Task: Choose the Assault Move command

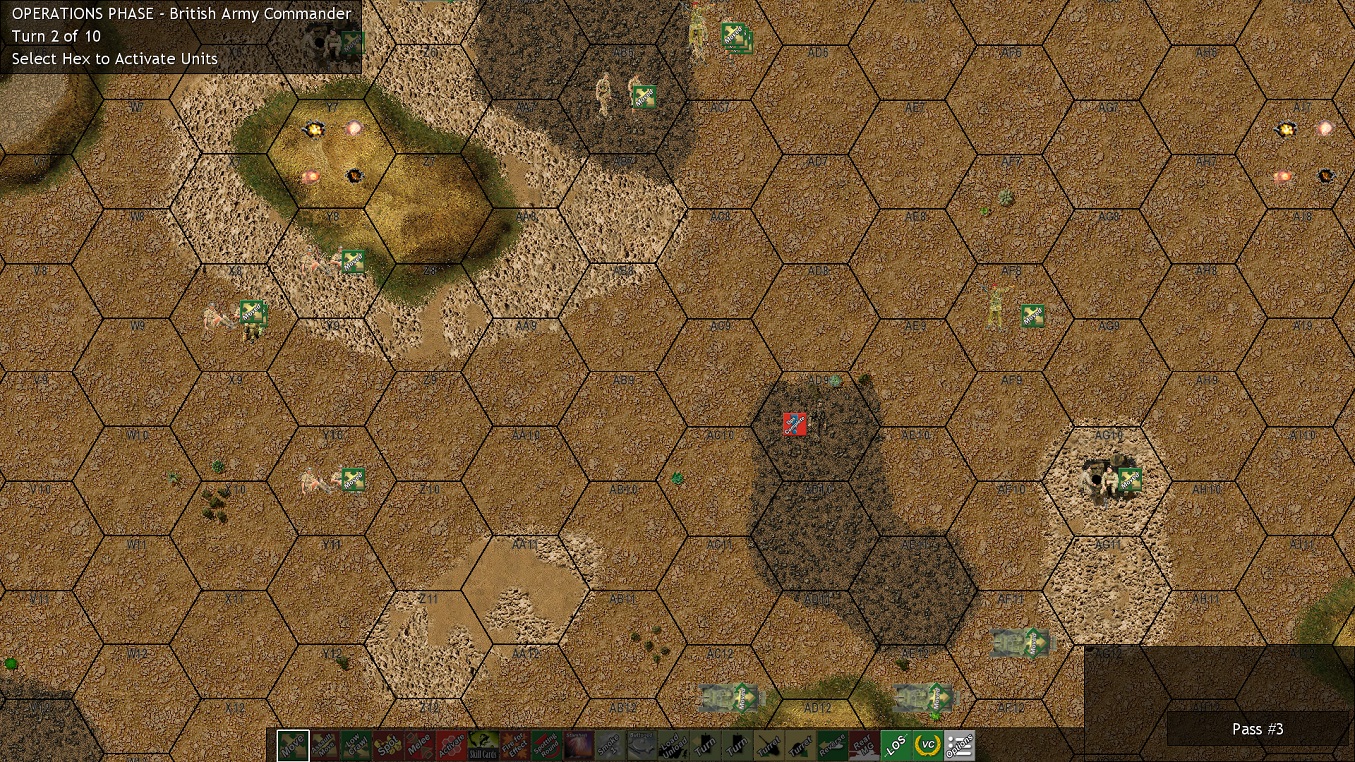Action: (x=323, y=745)
